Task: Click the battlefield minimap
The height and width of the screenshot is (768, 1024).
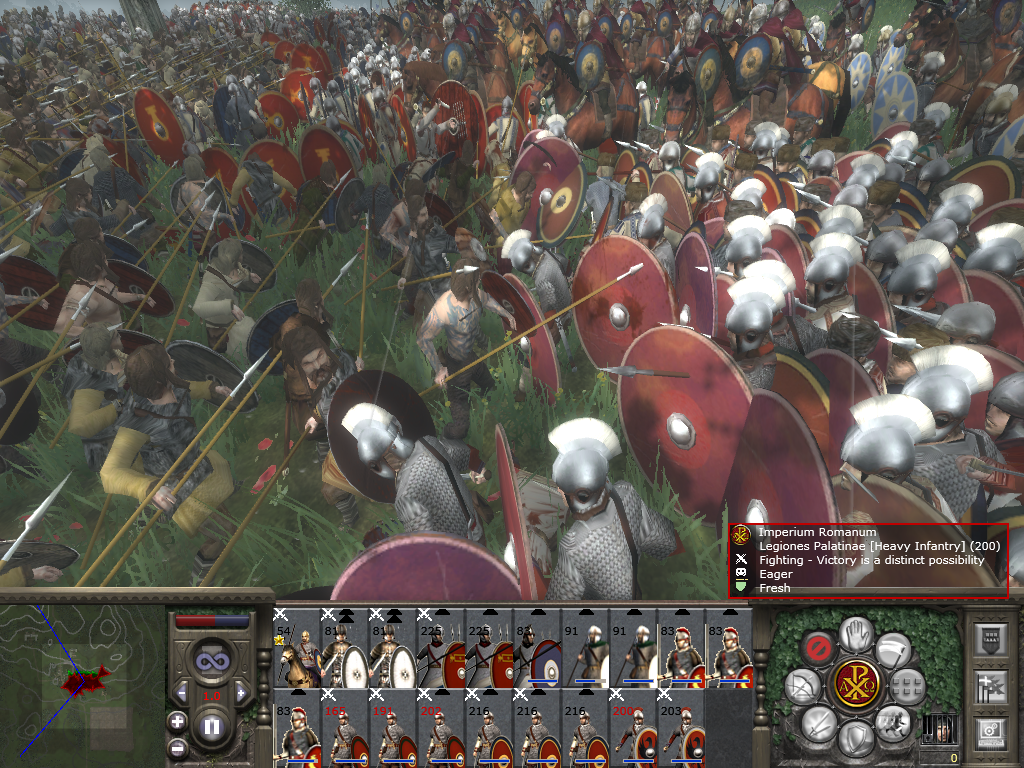Action: tap(82, 684)
